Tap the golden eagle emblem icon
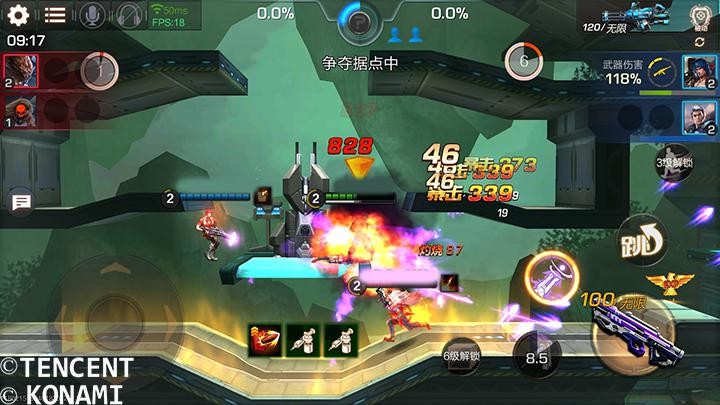Screen dimensions: 720x405 [x=662, y=283]
